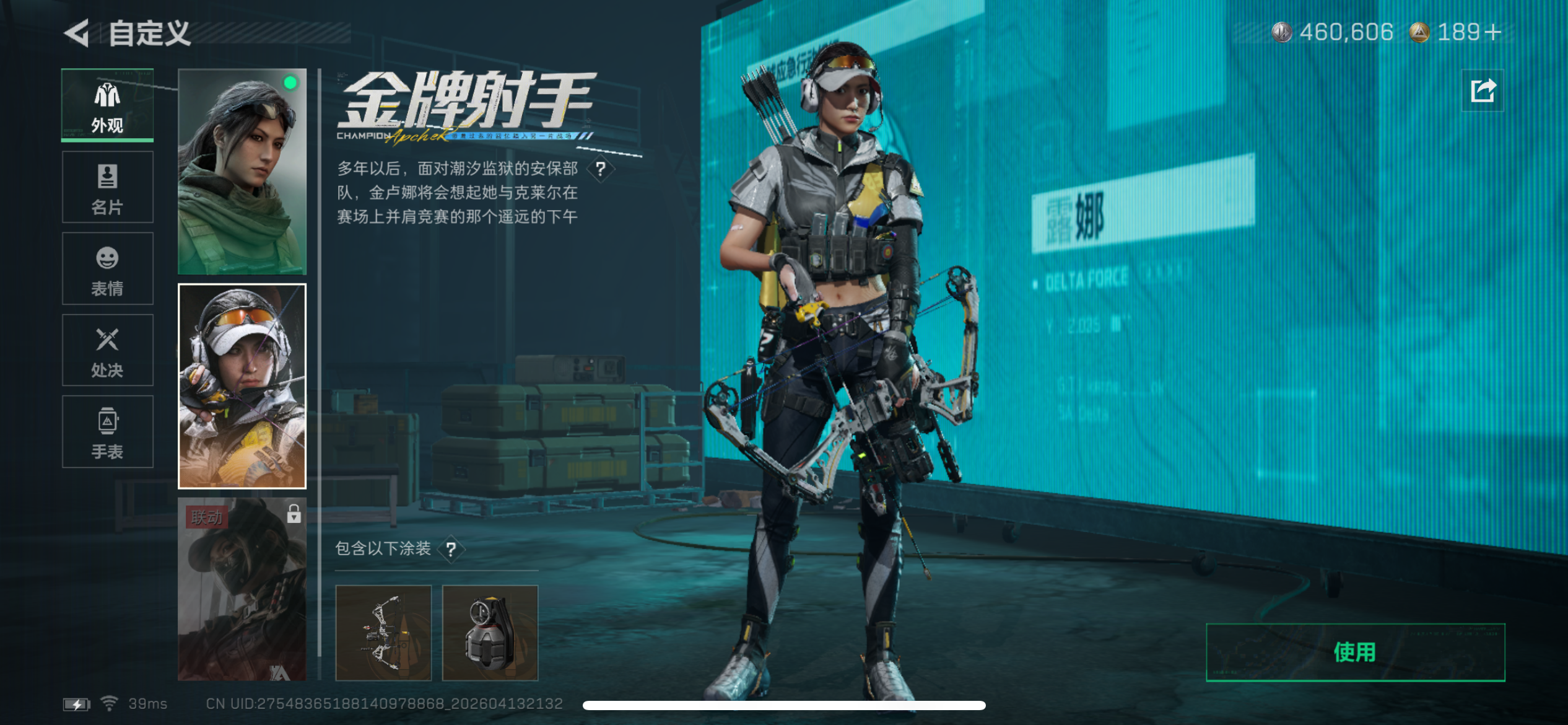
Task: Click the silver currency coin icon
Action: (x=1283, y=32)
